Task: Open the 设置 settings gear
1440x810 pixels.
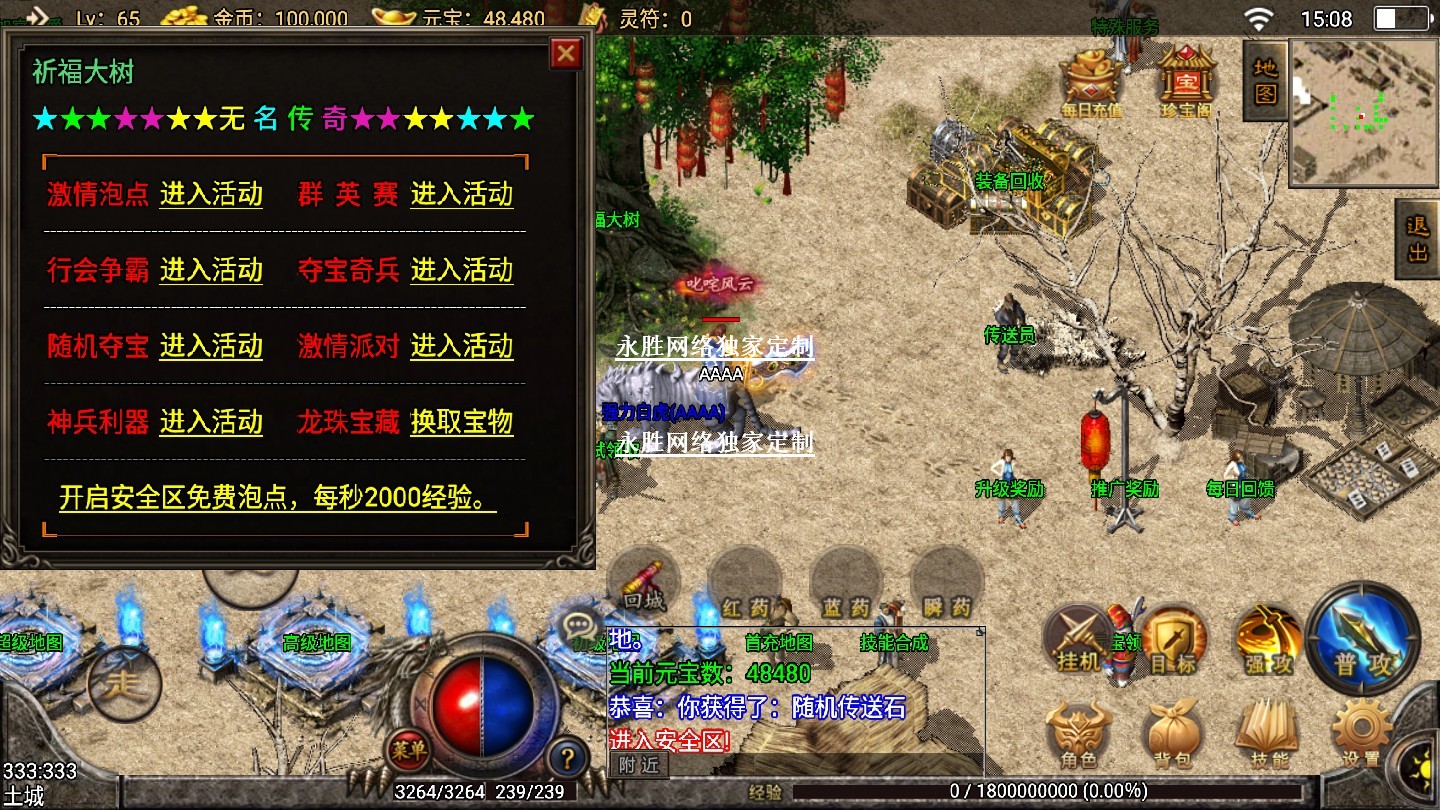Action: pyautogui.click(x=1361, y=736)
